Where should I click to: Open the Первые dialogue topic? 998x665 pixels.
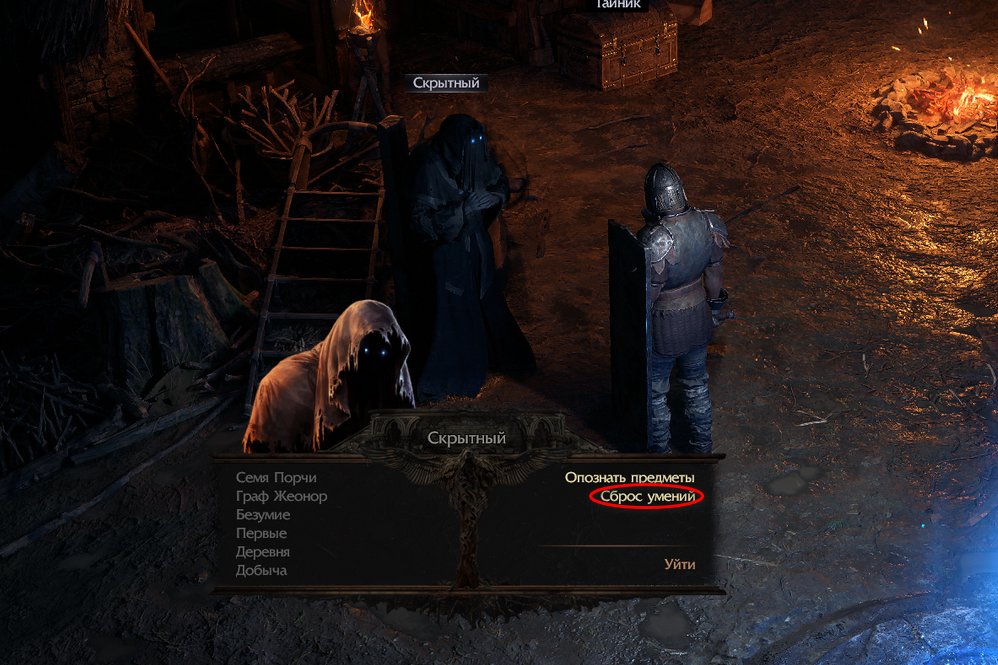click(261, 533)
